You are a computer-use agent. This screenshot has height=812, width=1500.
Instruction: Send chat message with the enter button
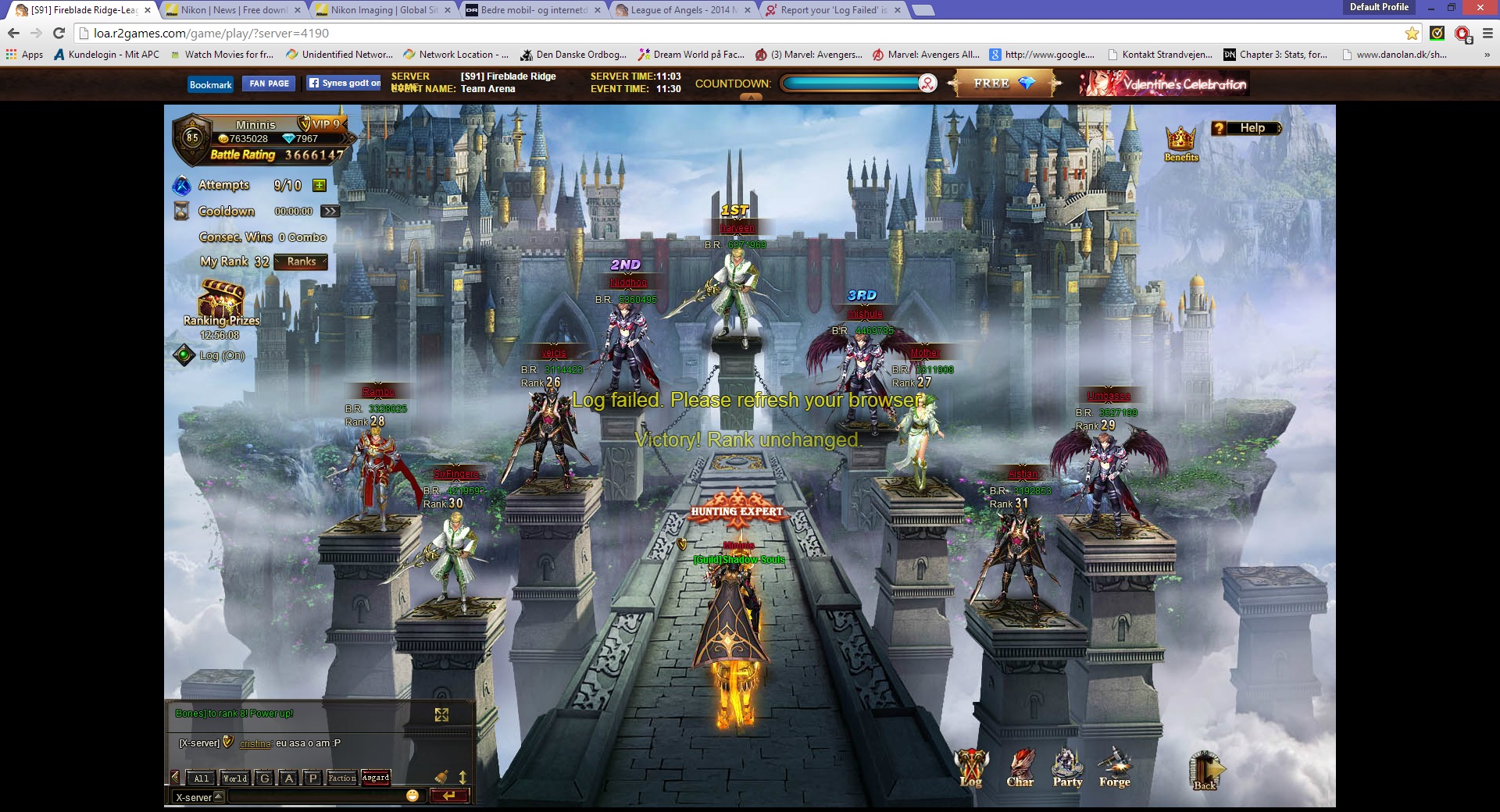449,796
